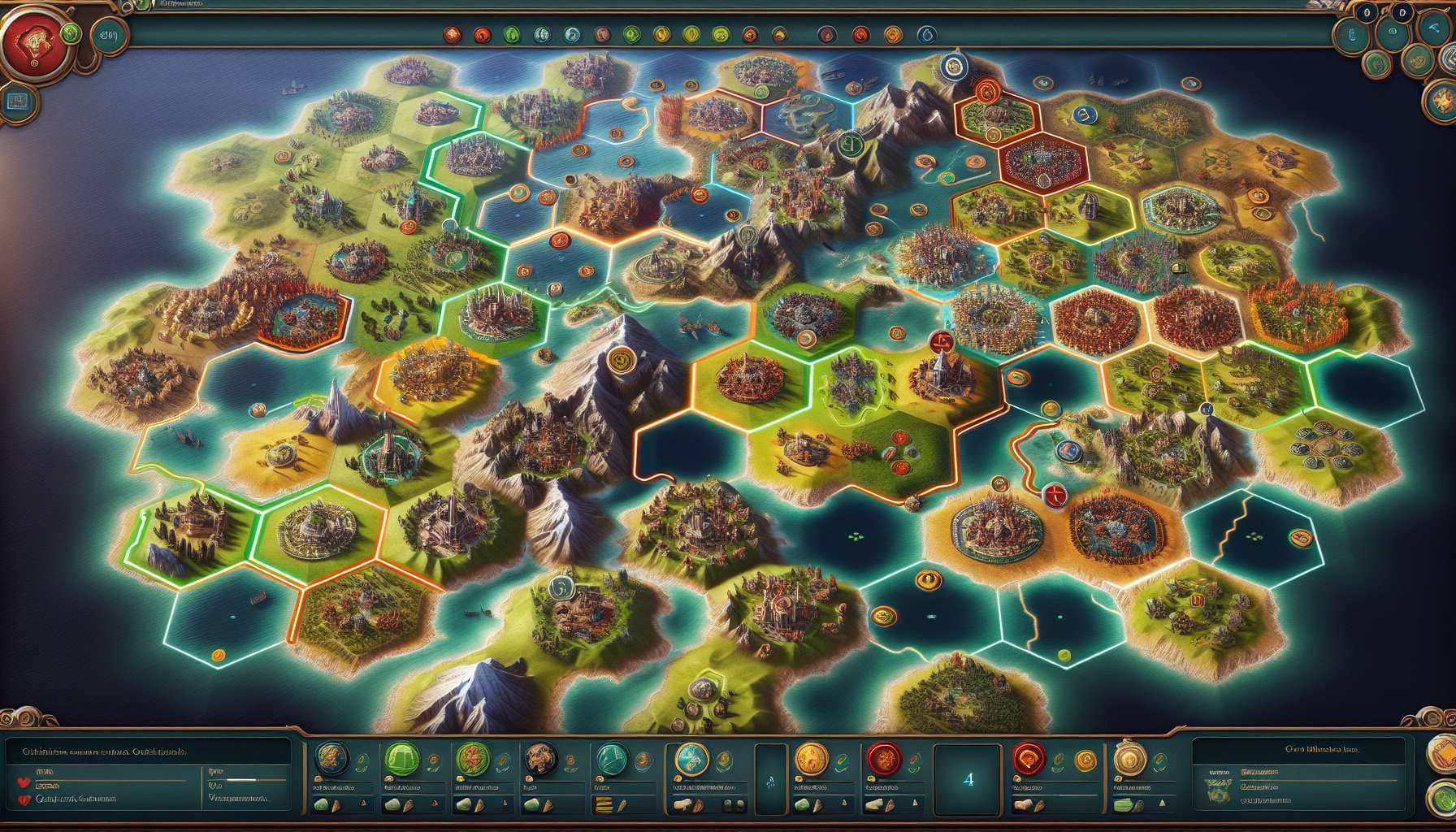
Task: Click the gold coin marker on the central mountain
Action: tap(622, 358)
